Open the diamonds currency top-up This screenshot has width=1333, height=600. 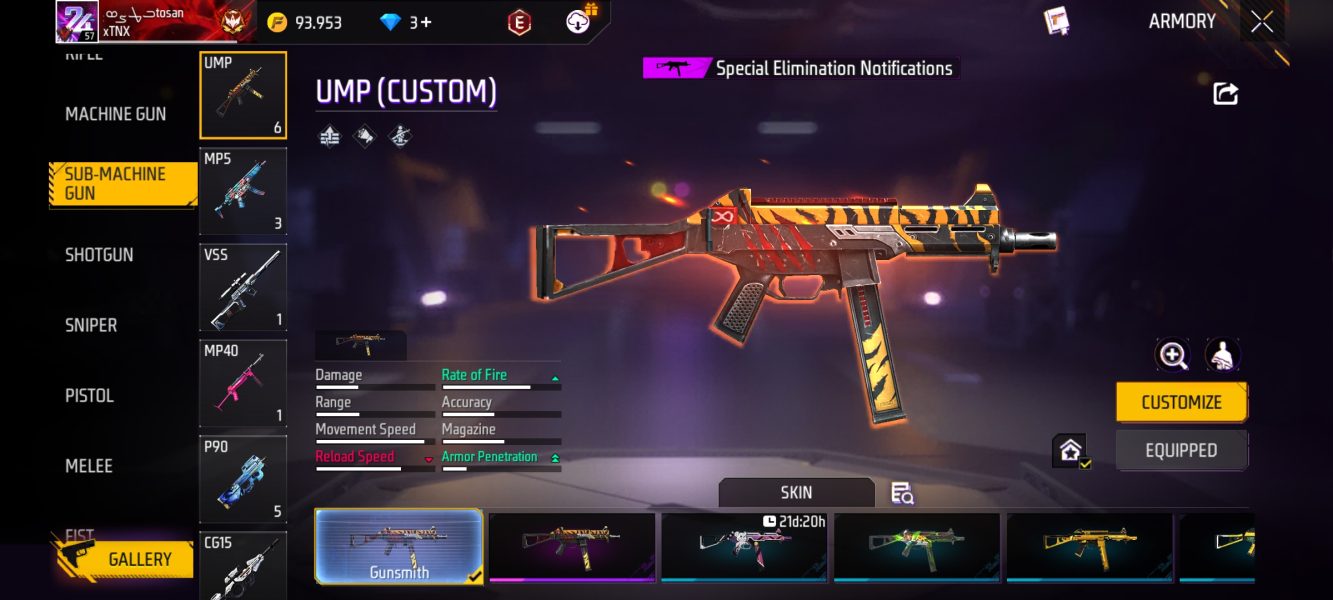coord(408,22)
